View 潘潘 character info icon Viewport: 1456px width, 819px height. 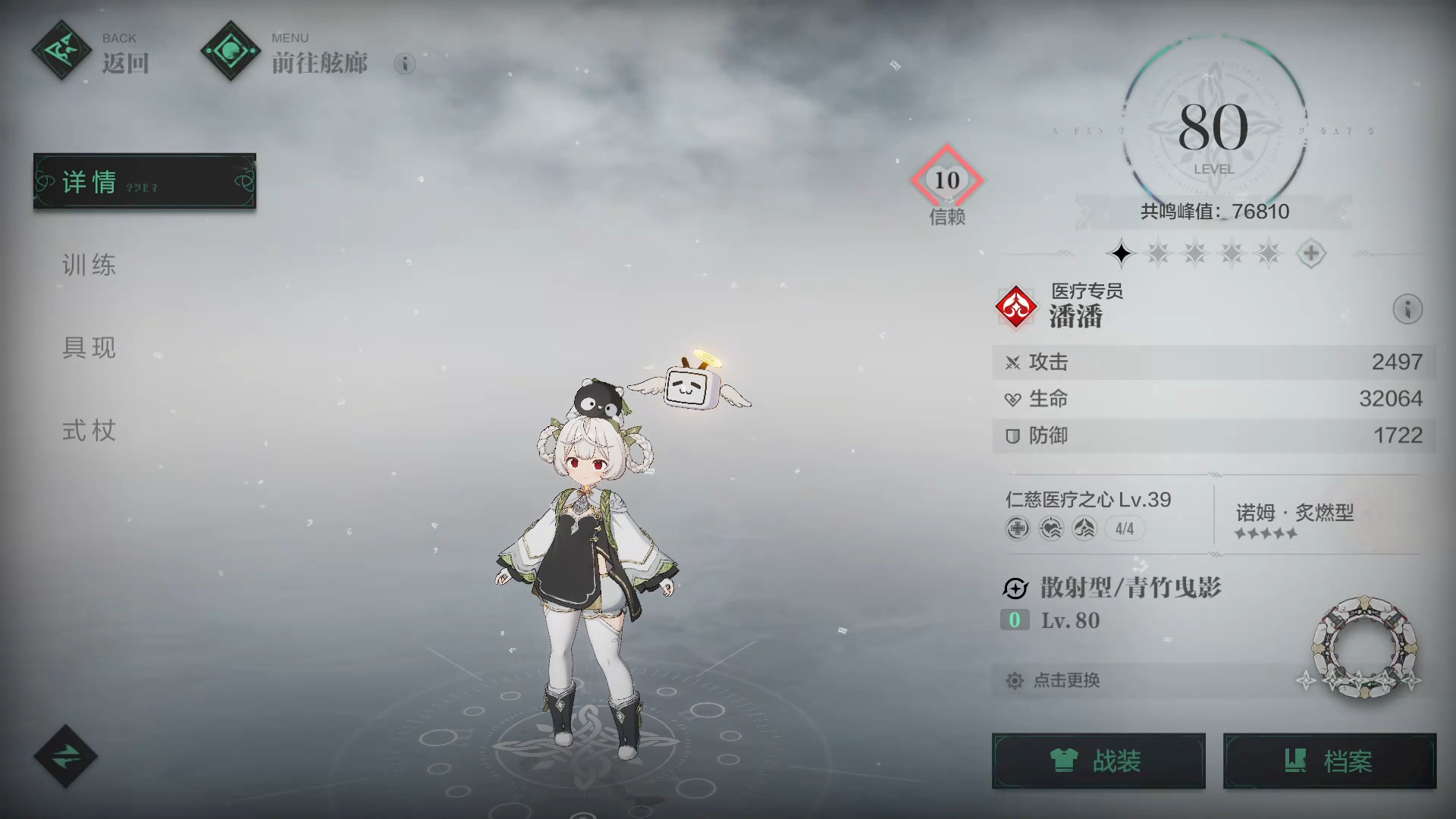tap(1407, 309)
